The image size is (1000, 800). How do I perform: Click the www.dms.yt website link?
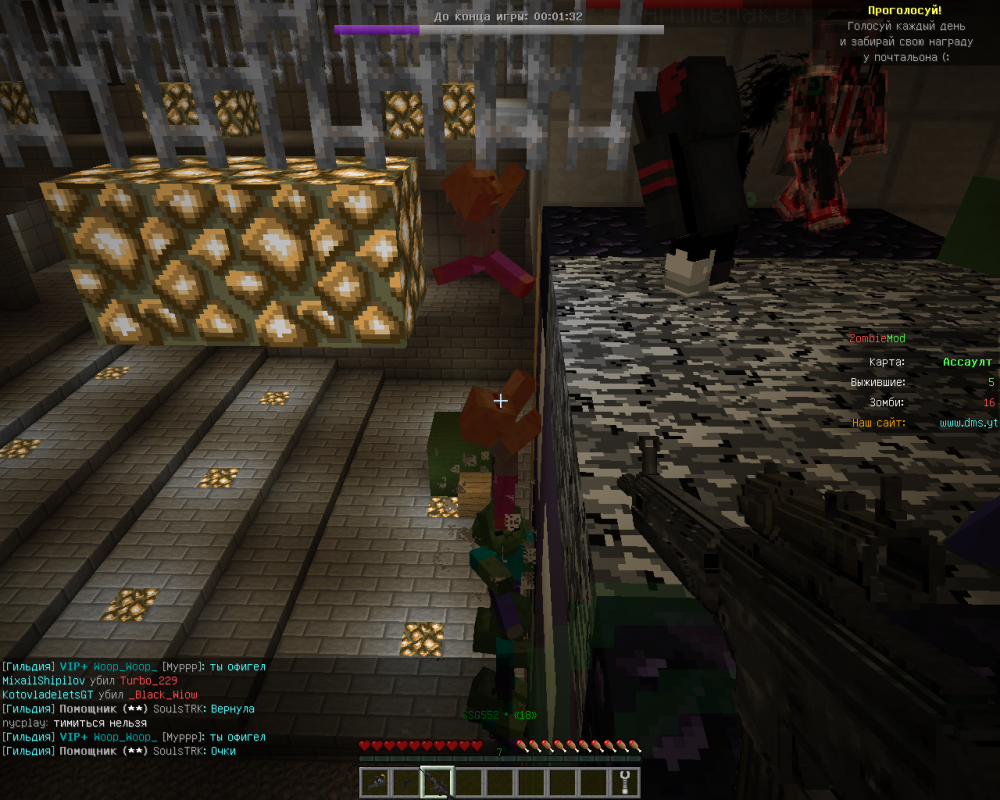(968, 423)
